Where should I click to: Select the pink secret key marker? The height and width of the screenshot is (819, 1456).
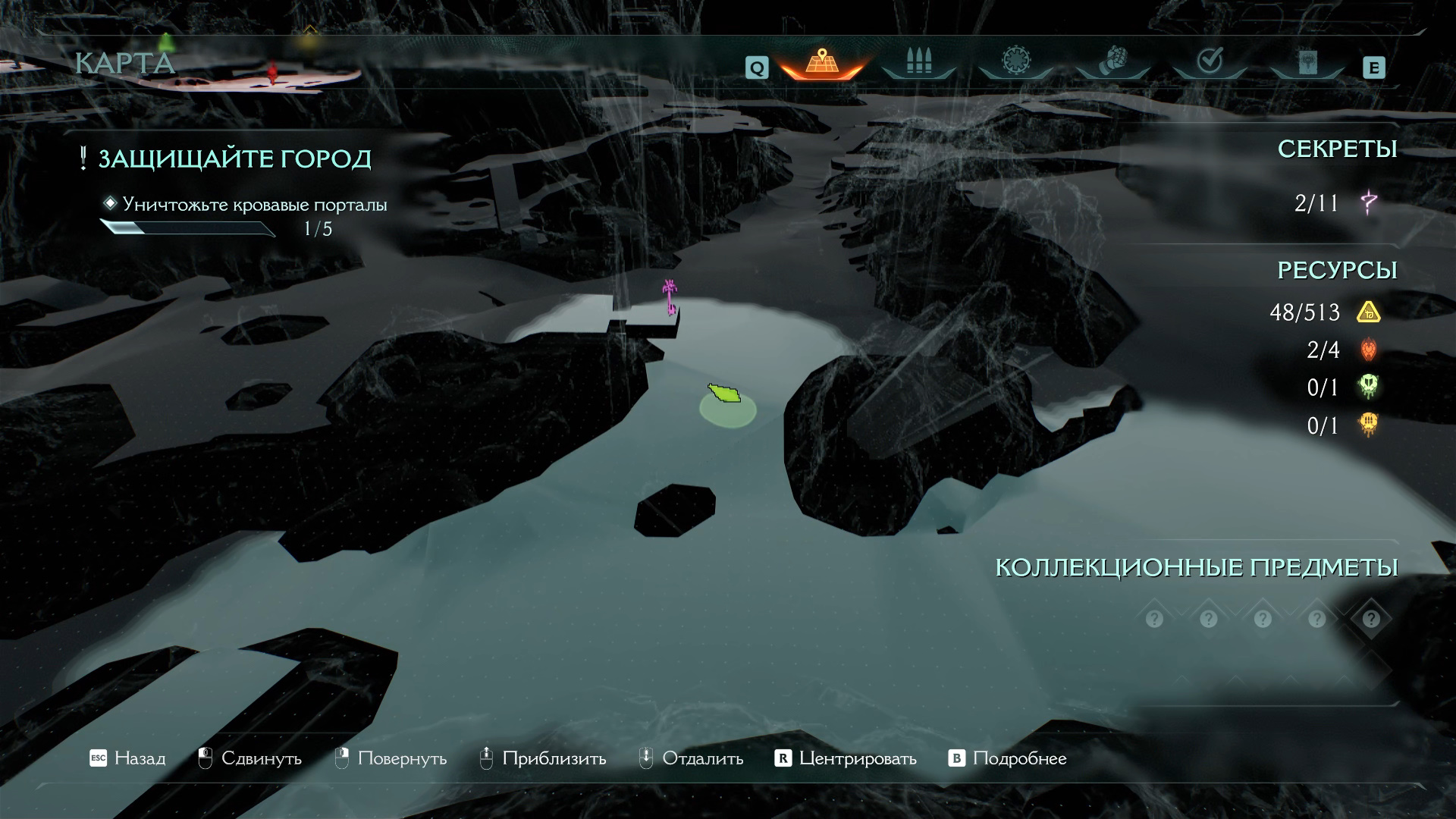[670, 297]
